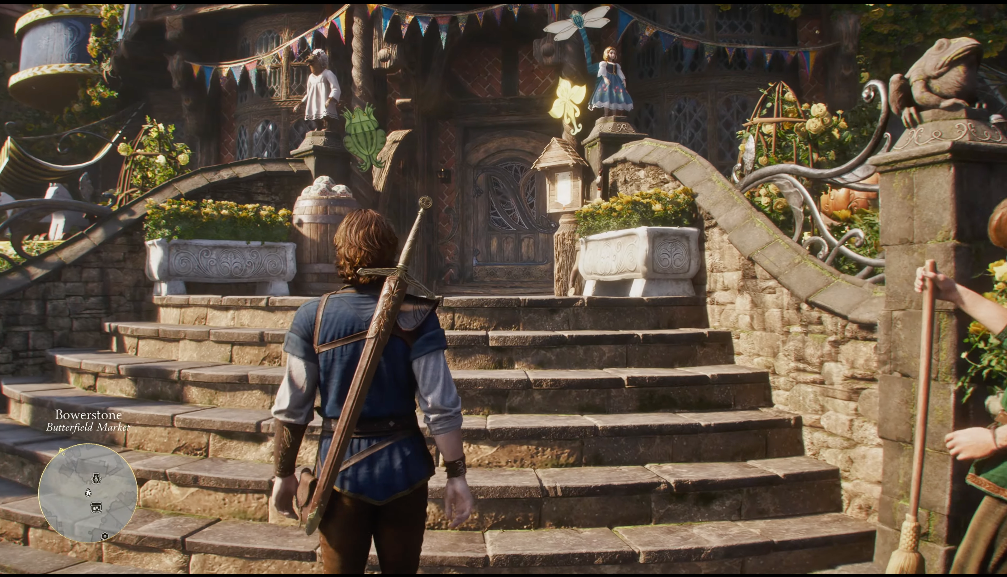Viewport: 1007px width, 577px height.
Task: Click the gear marker at minimap edge
Action: (x=105, y=536)
